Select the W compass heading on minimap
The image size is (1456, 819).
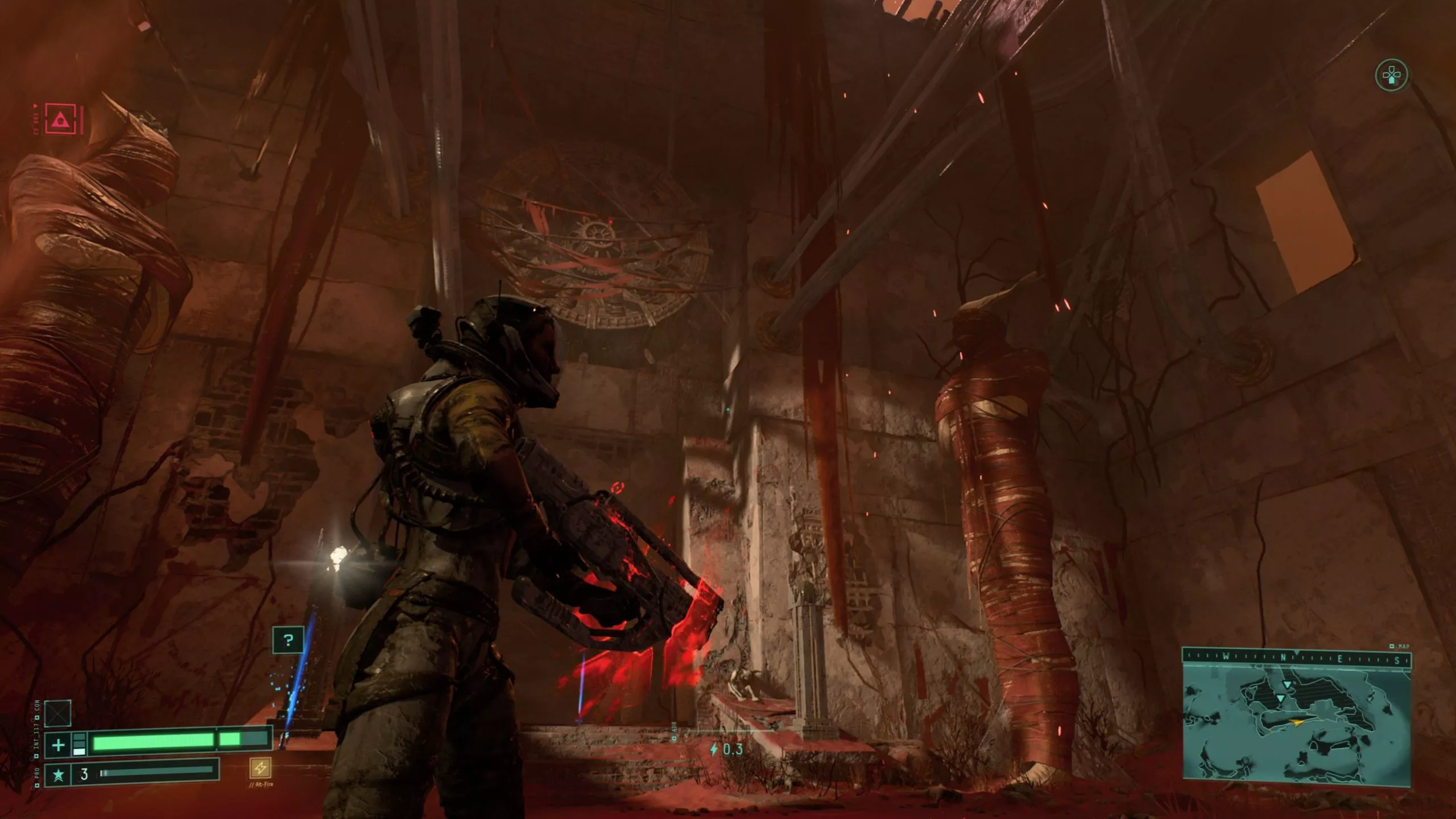1225,657
